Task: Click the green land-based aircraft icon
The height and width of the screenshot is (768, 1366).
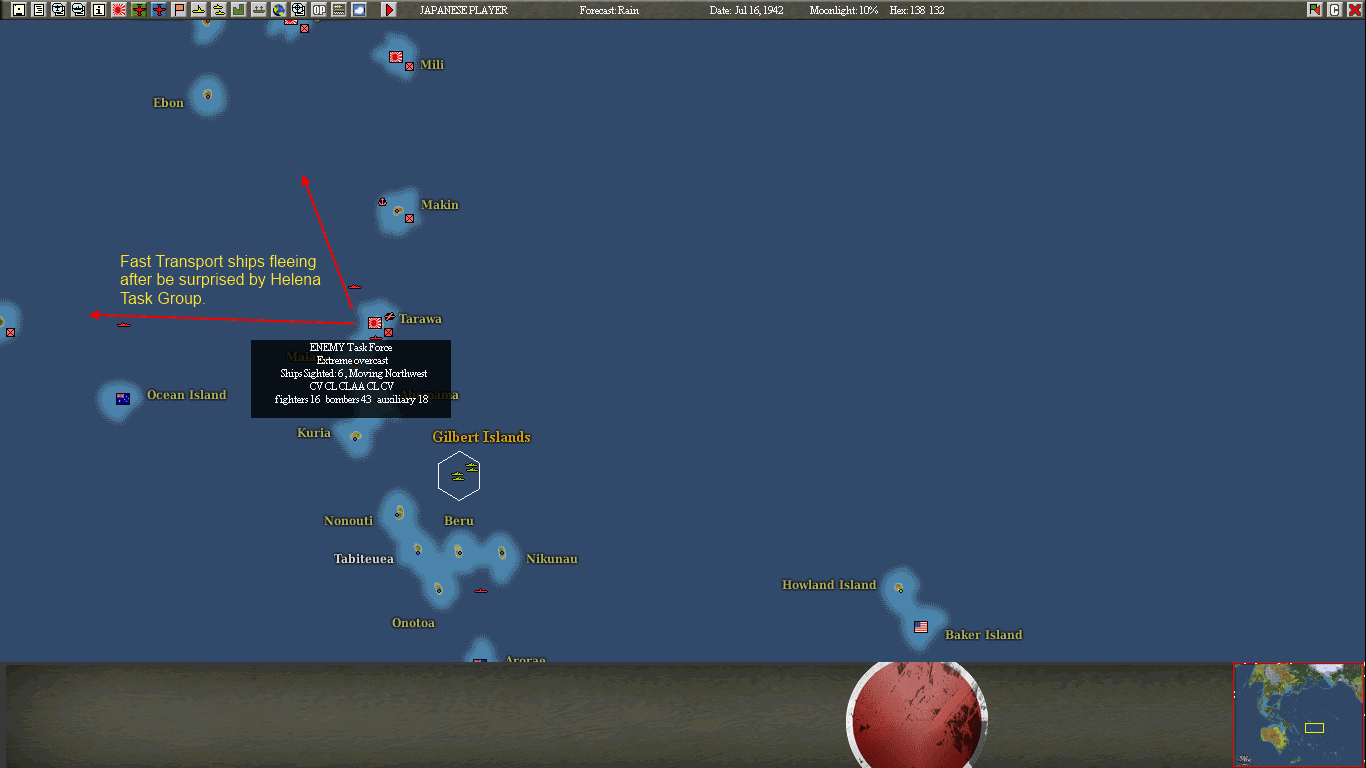Action: pyautogui.click(x=137, y=9)
